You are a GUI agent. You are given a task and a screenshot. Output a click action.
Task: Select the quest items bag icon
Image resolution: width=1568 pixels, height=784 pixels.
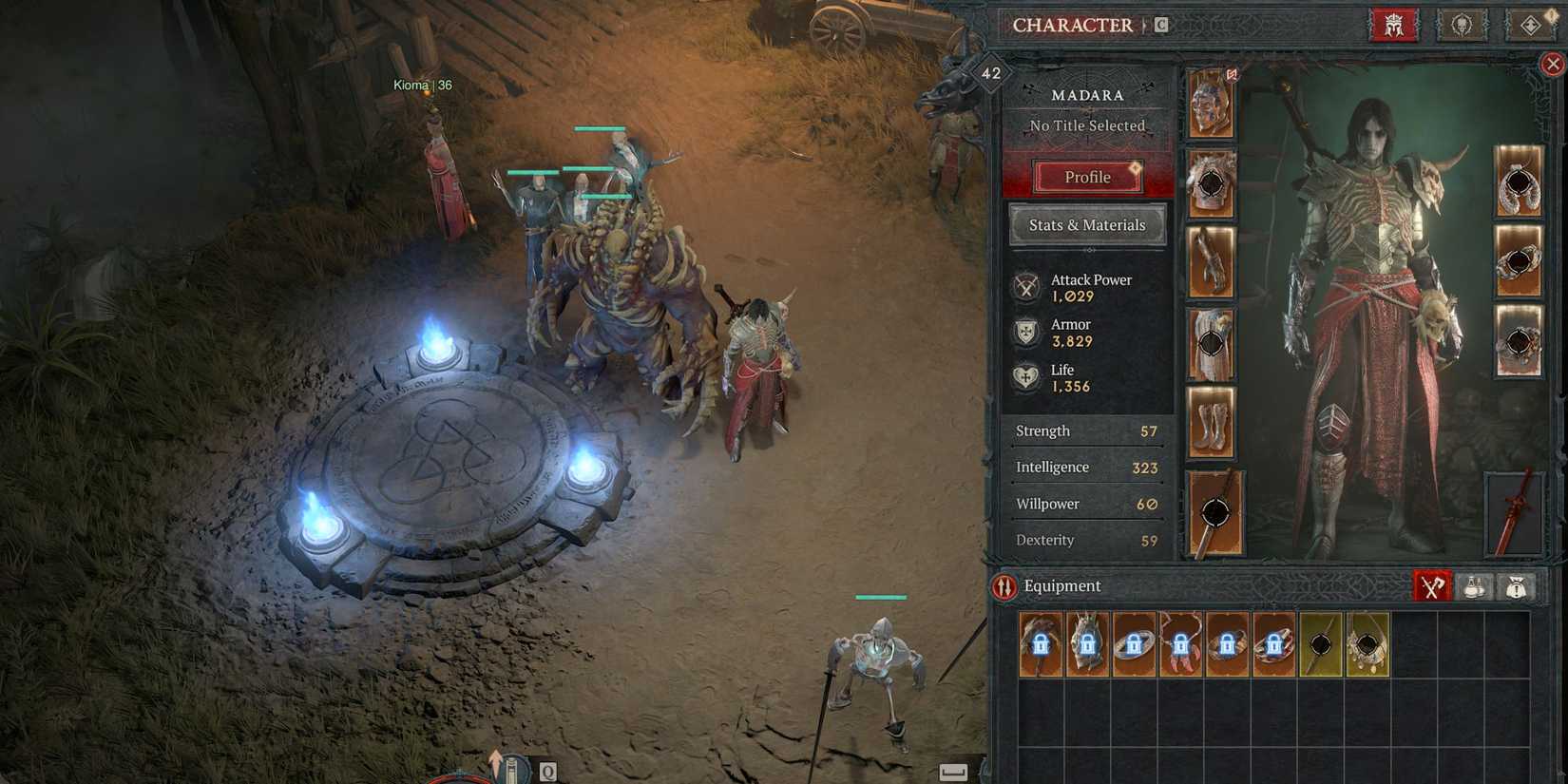[1518, 586]
